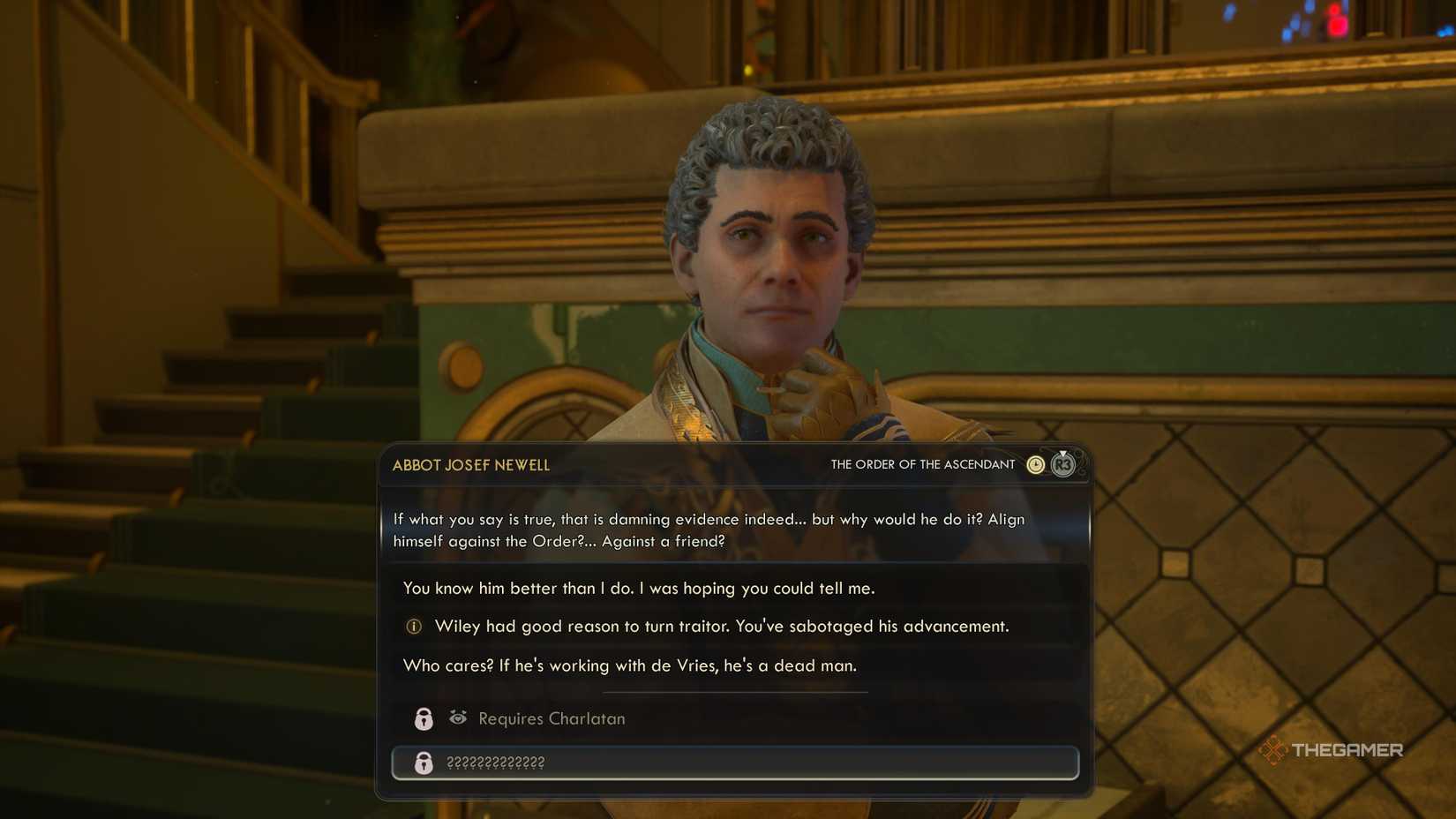The image size is (1456, 819).
Task: Open details on the Order of the Ascendant label
Action: click(923, 463)
